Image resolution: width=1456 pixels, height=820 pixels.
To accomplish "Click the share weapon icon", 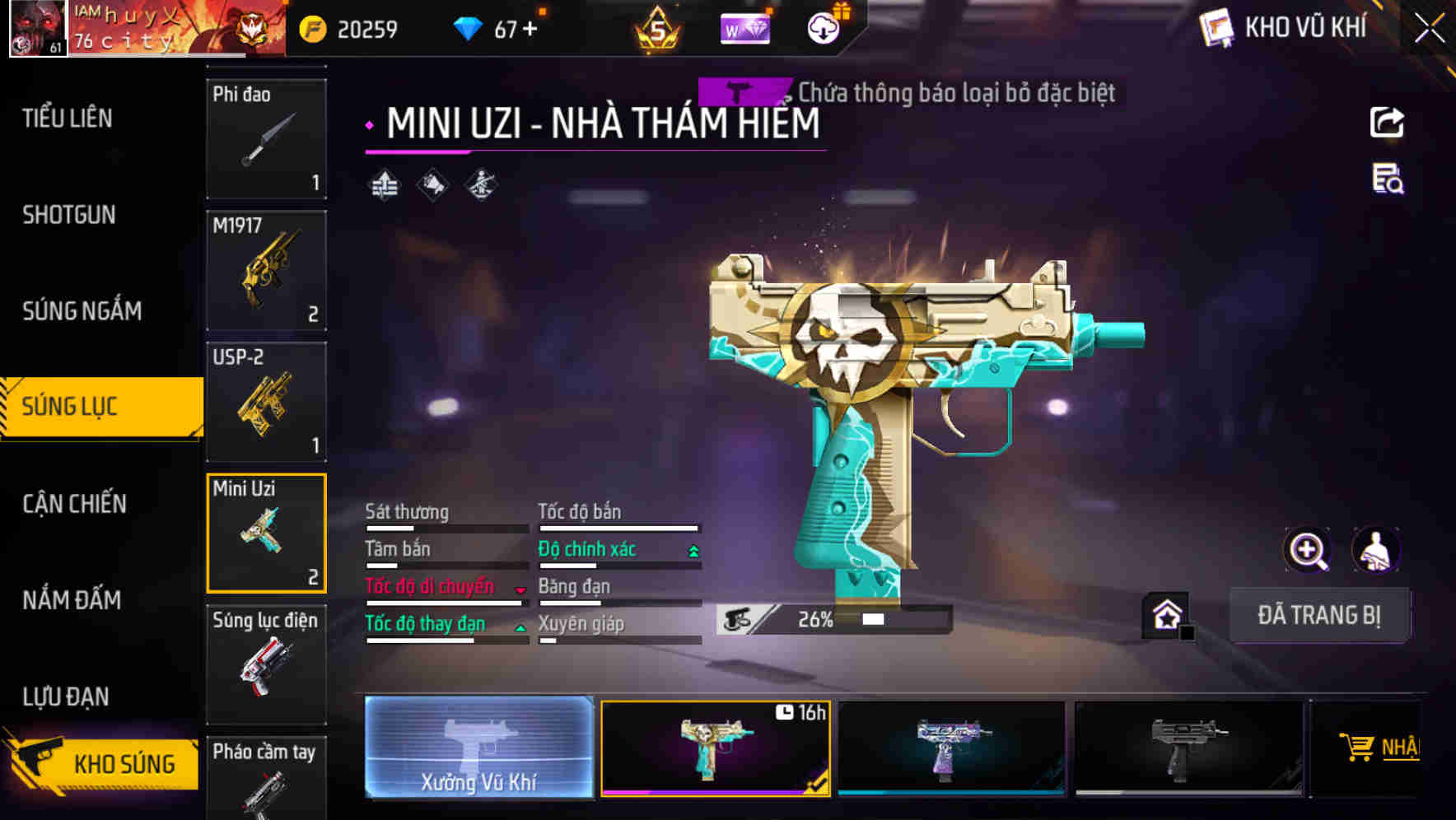I will pyautogui.click(x=1388, y=122).
